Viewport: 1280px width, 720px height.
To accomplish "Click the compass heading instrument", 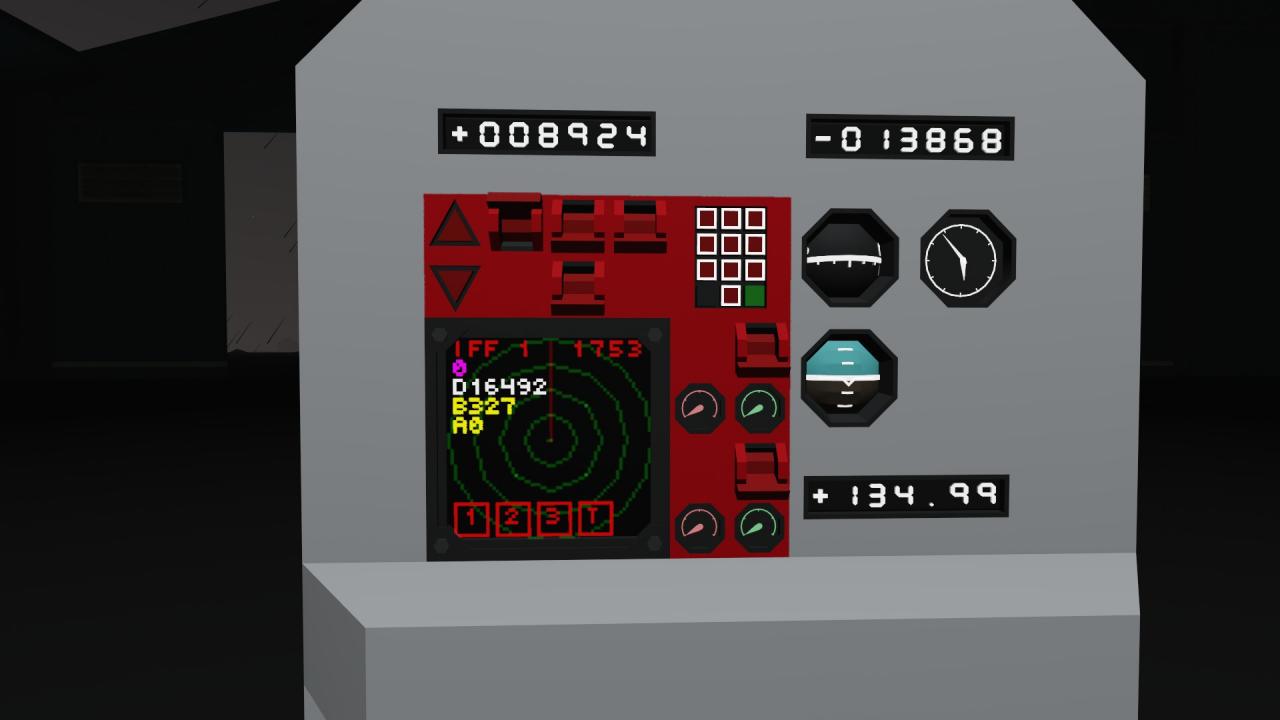I will 849,258.
